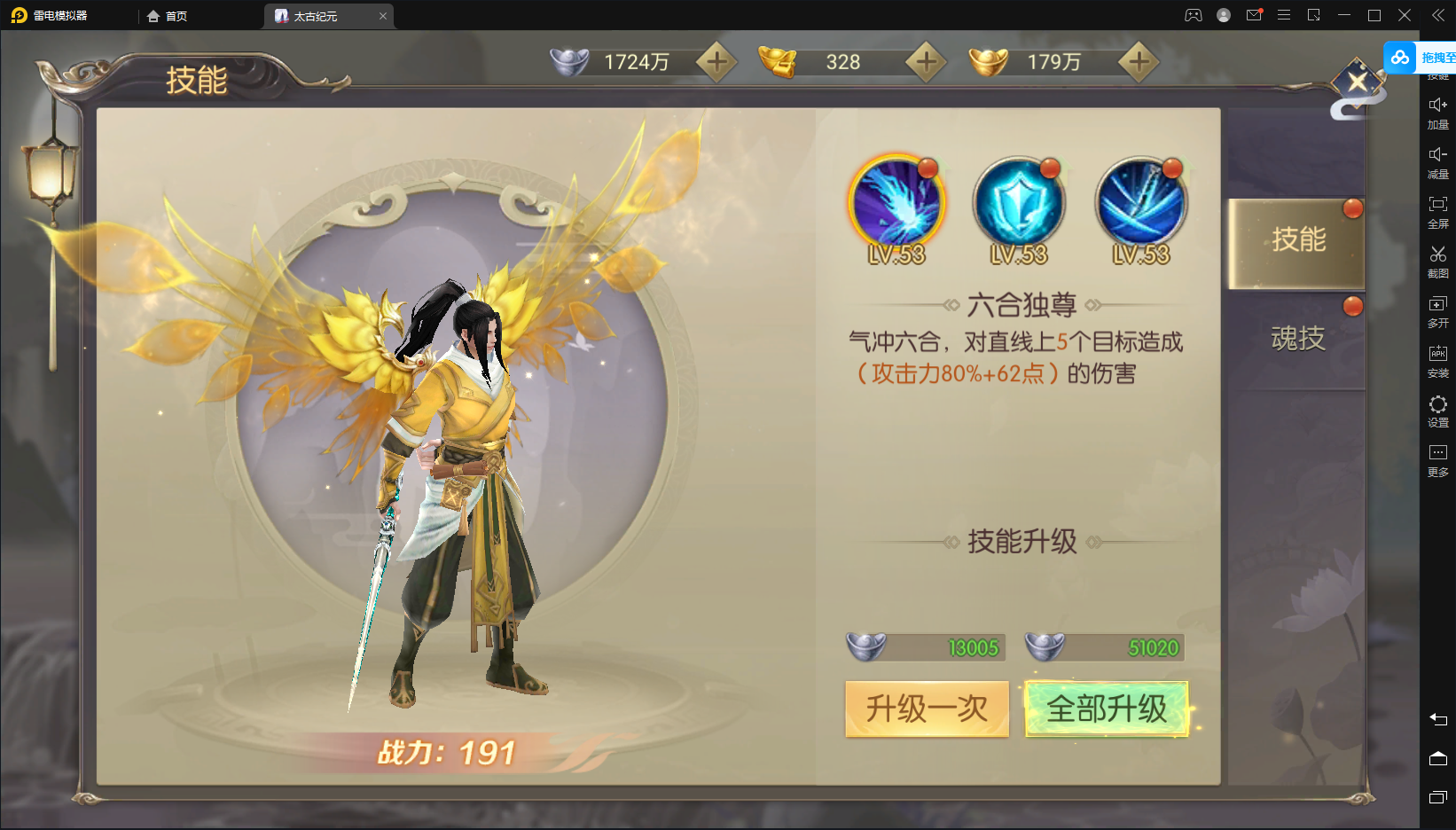Toggle fullscreen with the 全屏 button
Image resolution: width=1456 pixels, height=830 pixels.
click(x=1437, y=212)
